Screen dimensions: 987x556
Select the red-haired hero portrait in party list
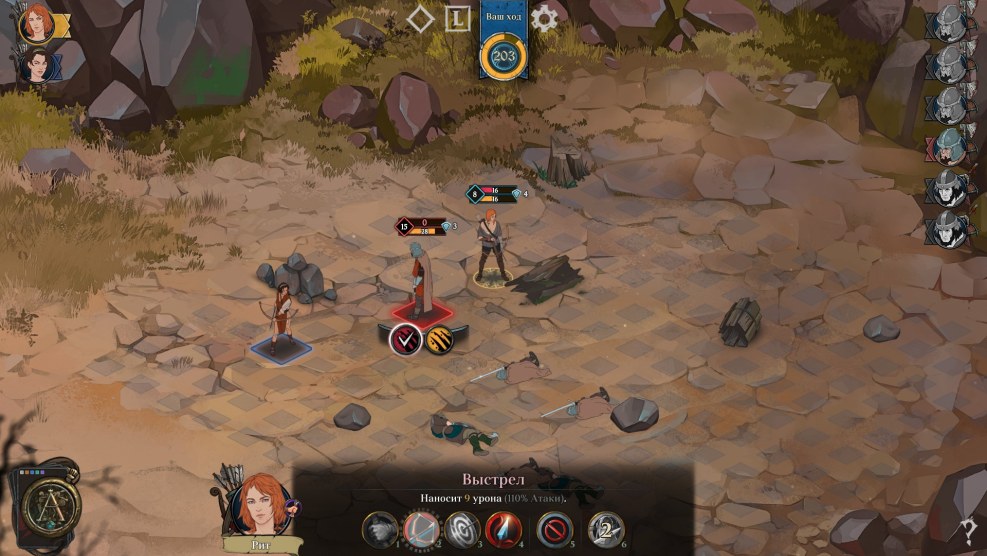click(38, 23)
